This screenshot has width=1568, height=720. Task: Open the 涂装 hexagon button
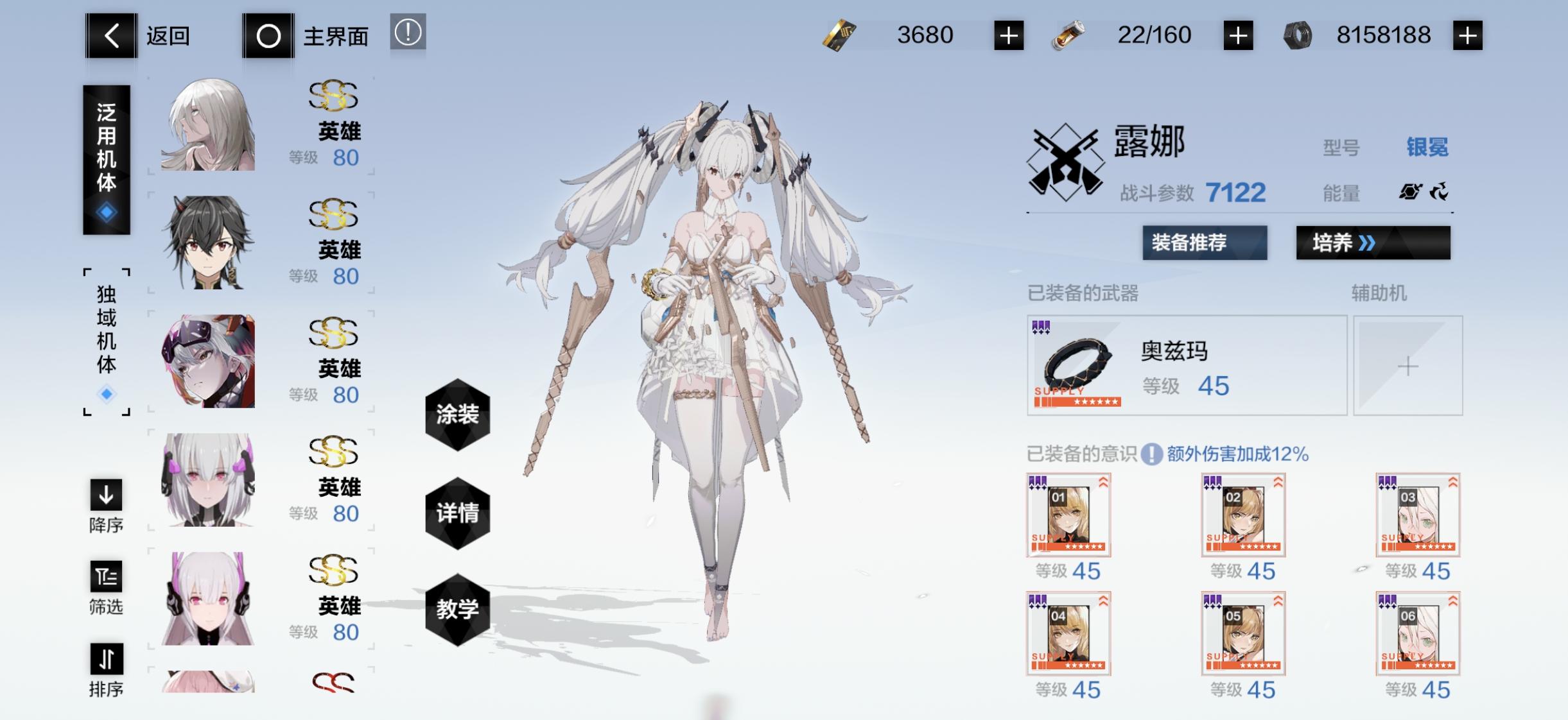(x=458, y=416)
